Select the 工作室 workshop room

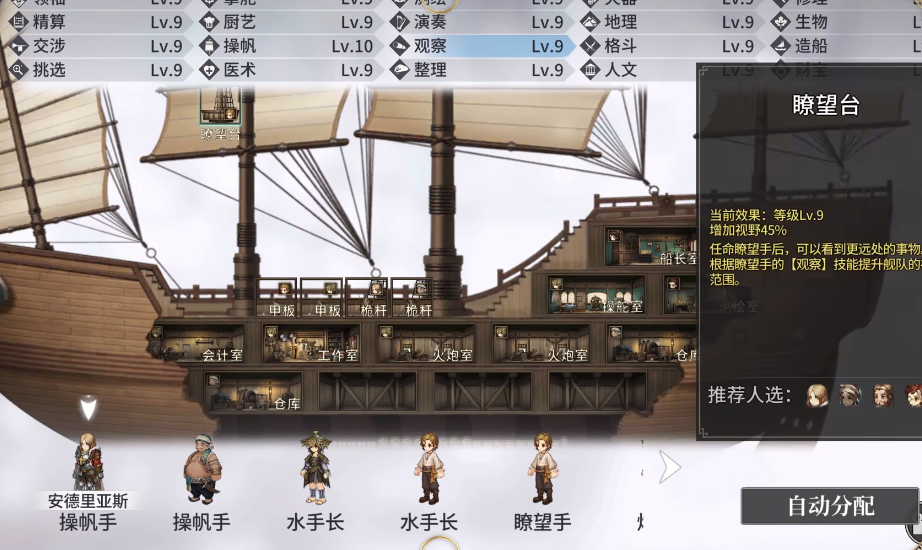pos(311,344)
